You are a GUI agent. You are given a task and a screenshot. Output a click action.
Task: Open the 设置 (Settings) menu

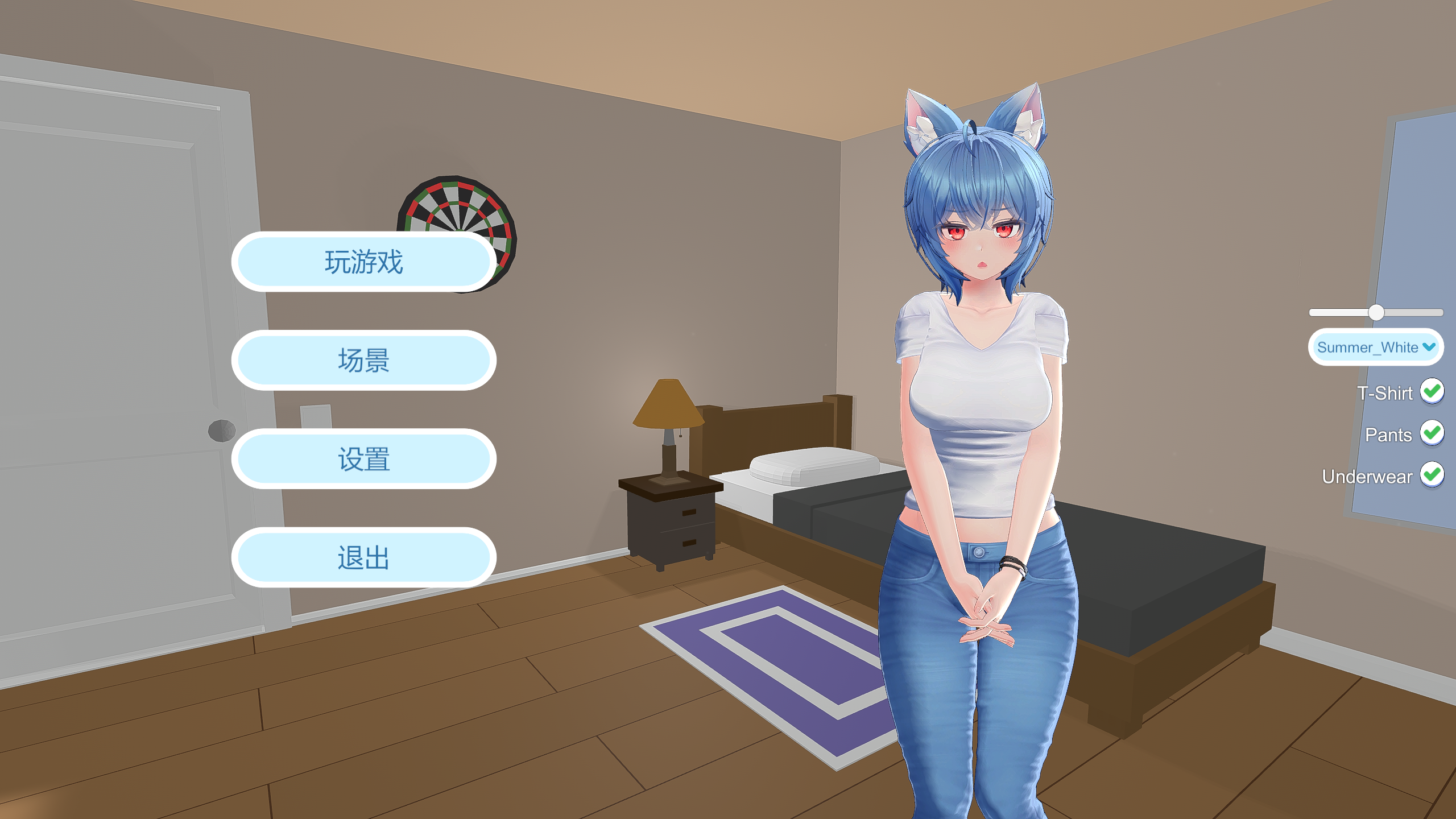tap(363, 458)
